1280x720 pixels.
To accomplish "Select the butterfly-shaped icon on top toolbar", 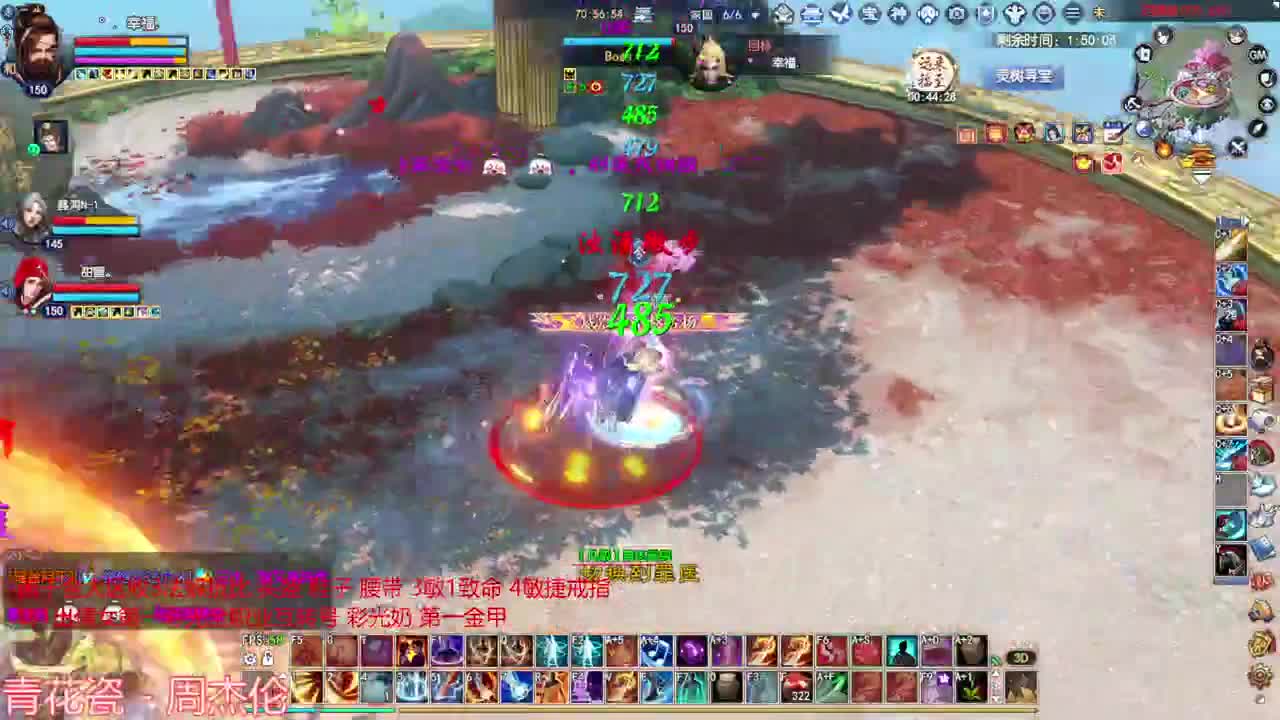I will pos(840,14).
